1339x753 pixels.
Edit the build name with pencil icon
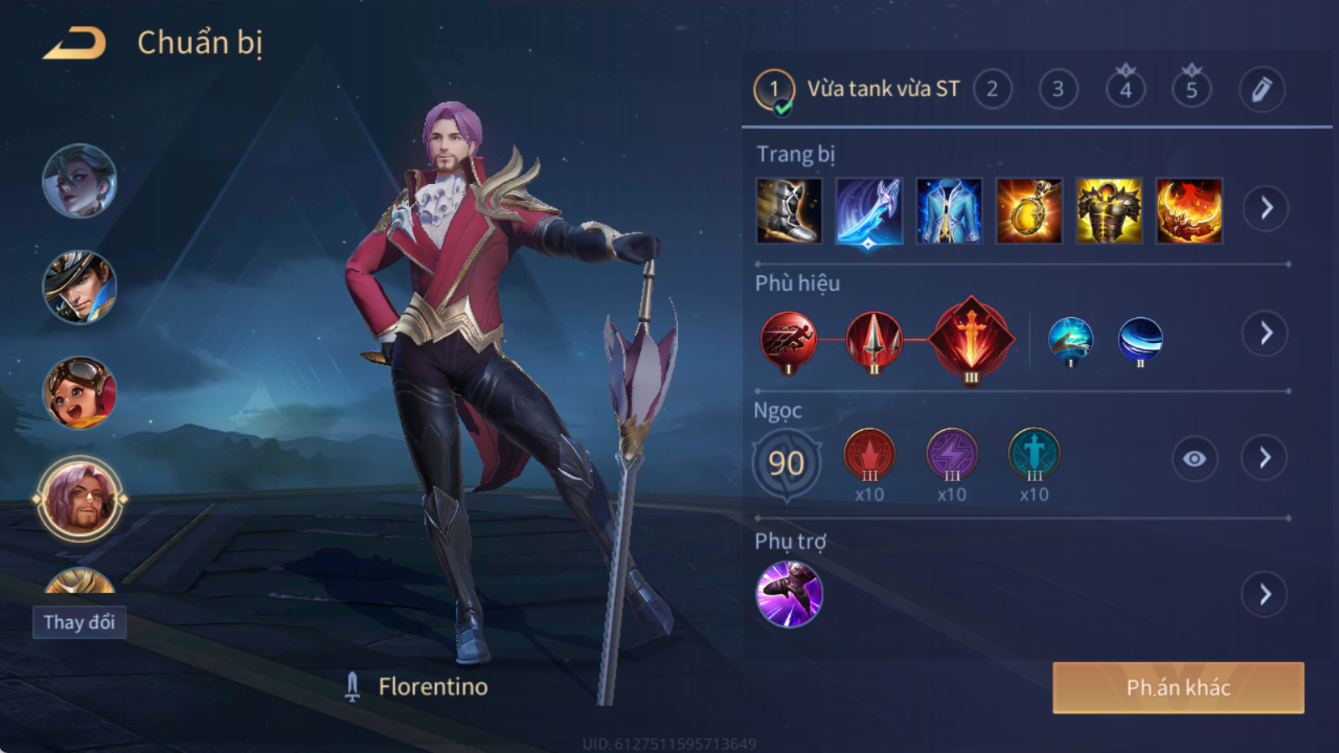click(1261, 90)
